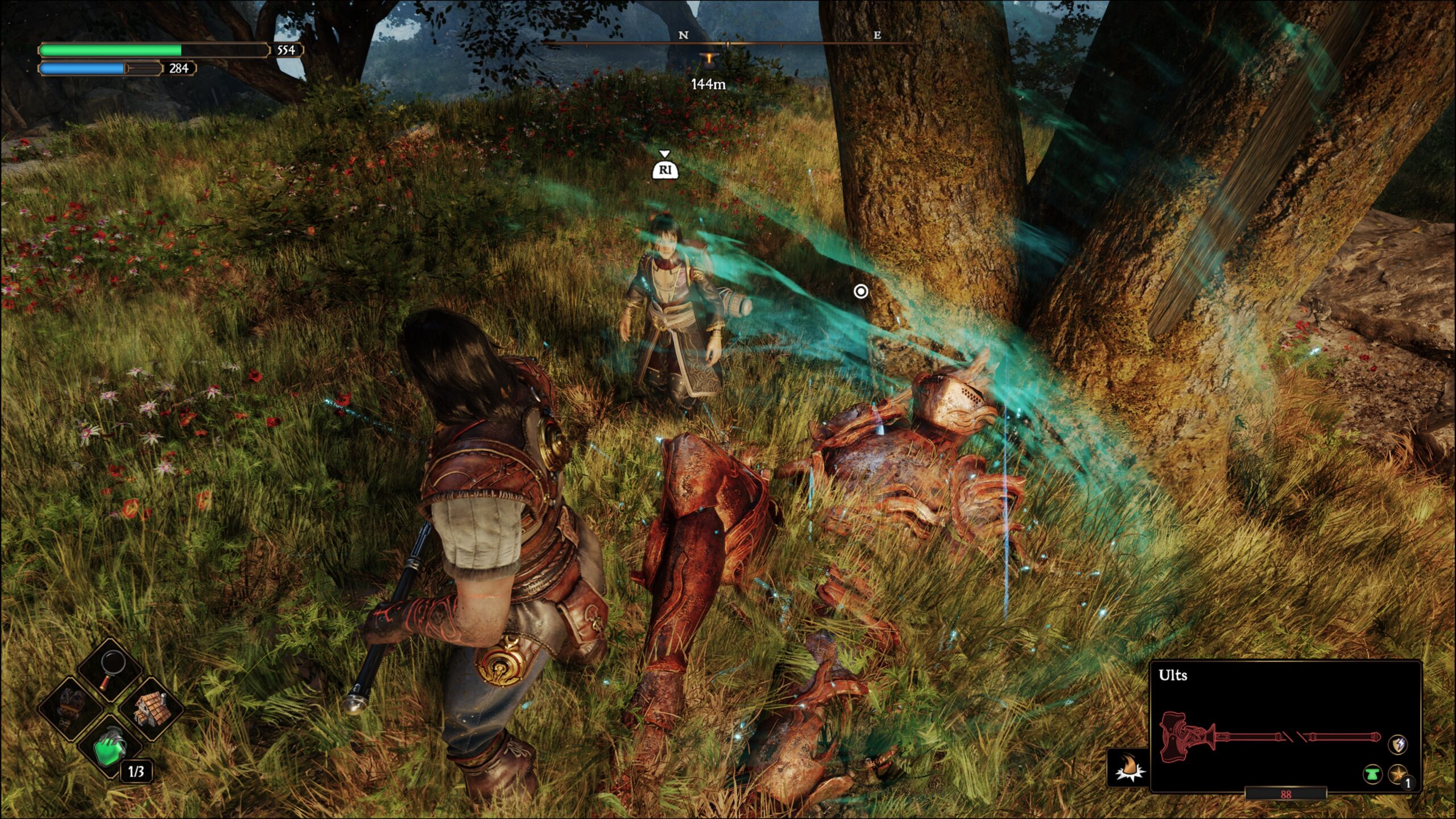1456x819 pixels.
Task: Click the lightning shield perk icon
Action: tap(1398, 744)
